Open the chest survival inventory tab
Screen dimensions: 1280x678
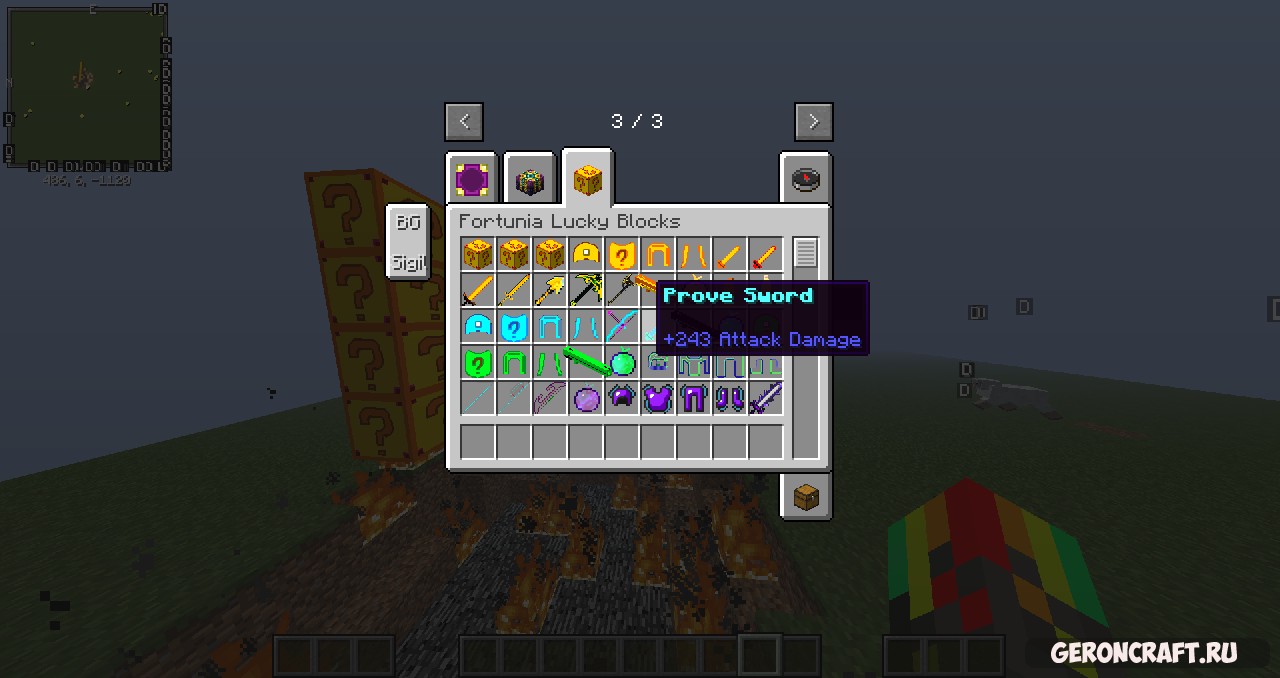click(805, 497)
